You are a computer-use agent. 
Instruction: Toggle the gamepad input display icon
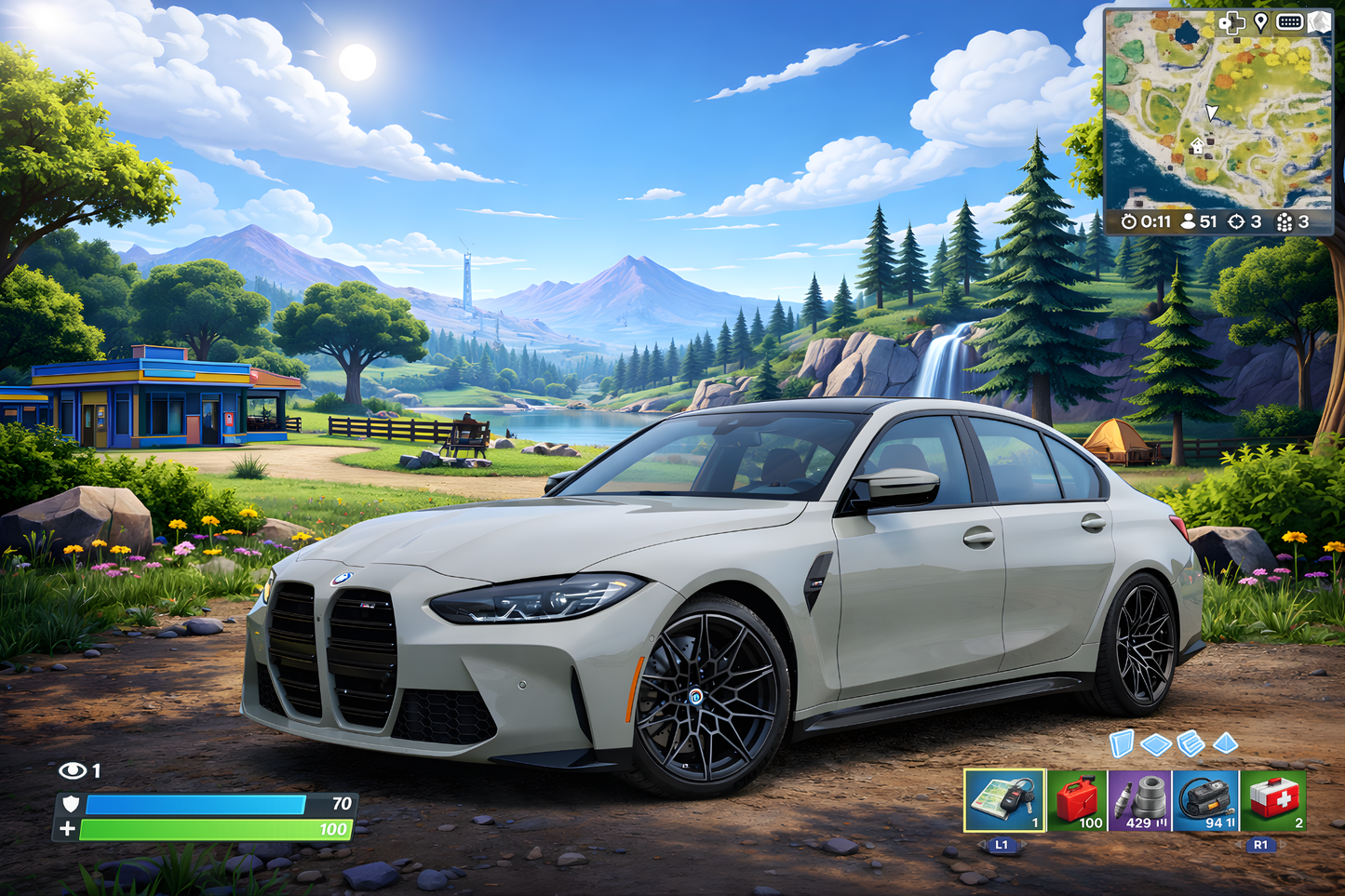1231,22
